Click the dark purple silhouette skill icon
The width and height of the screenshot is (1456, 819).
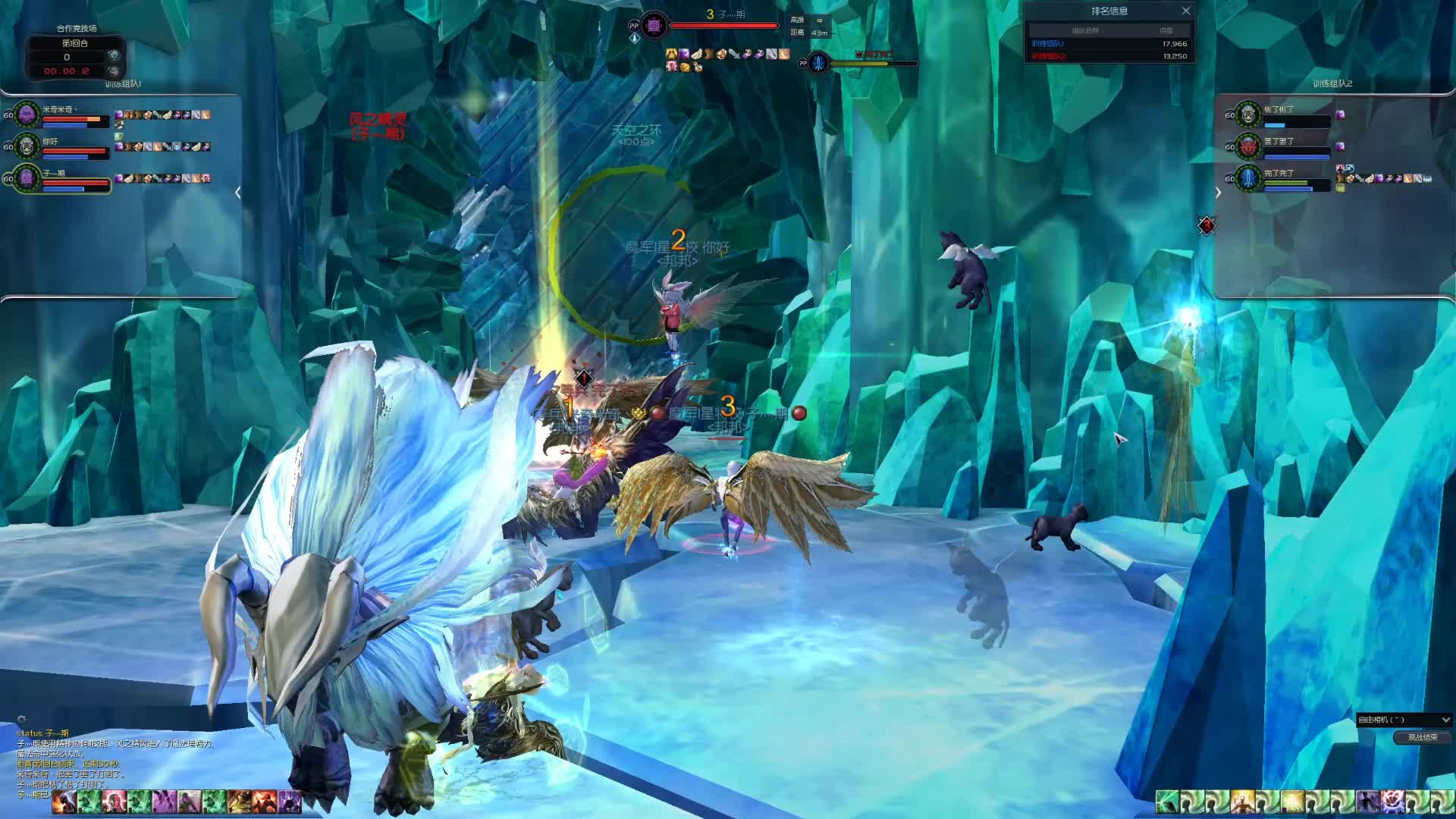click(x=1367, y=802)
